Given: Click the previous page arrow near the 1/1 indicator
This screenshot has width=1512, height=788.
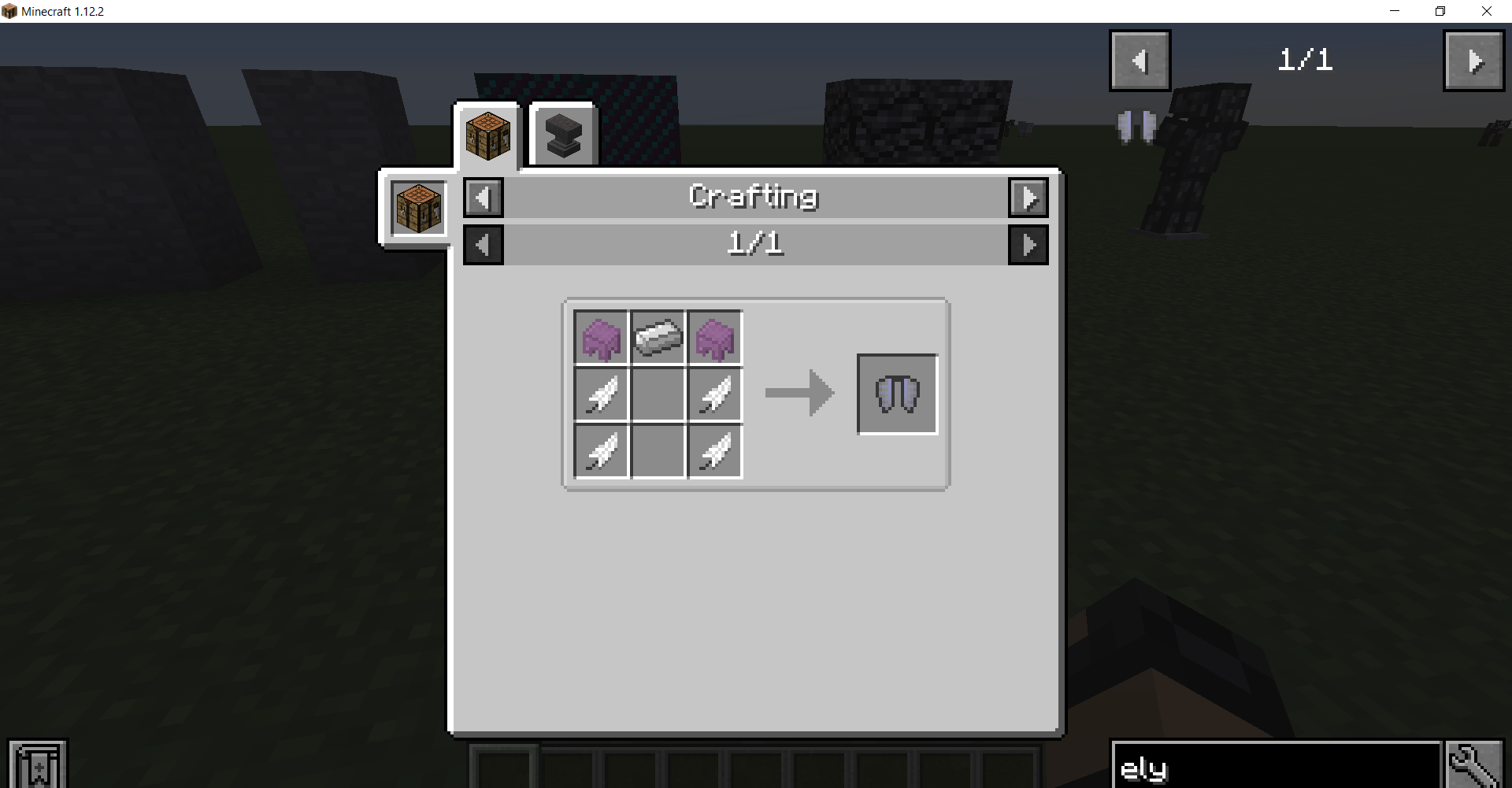Looking at the screenshot, I should click(x=1140, y=60).
